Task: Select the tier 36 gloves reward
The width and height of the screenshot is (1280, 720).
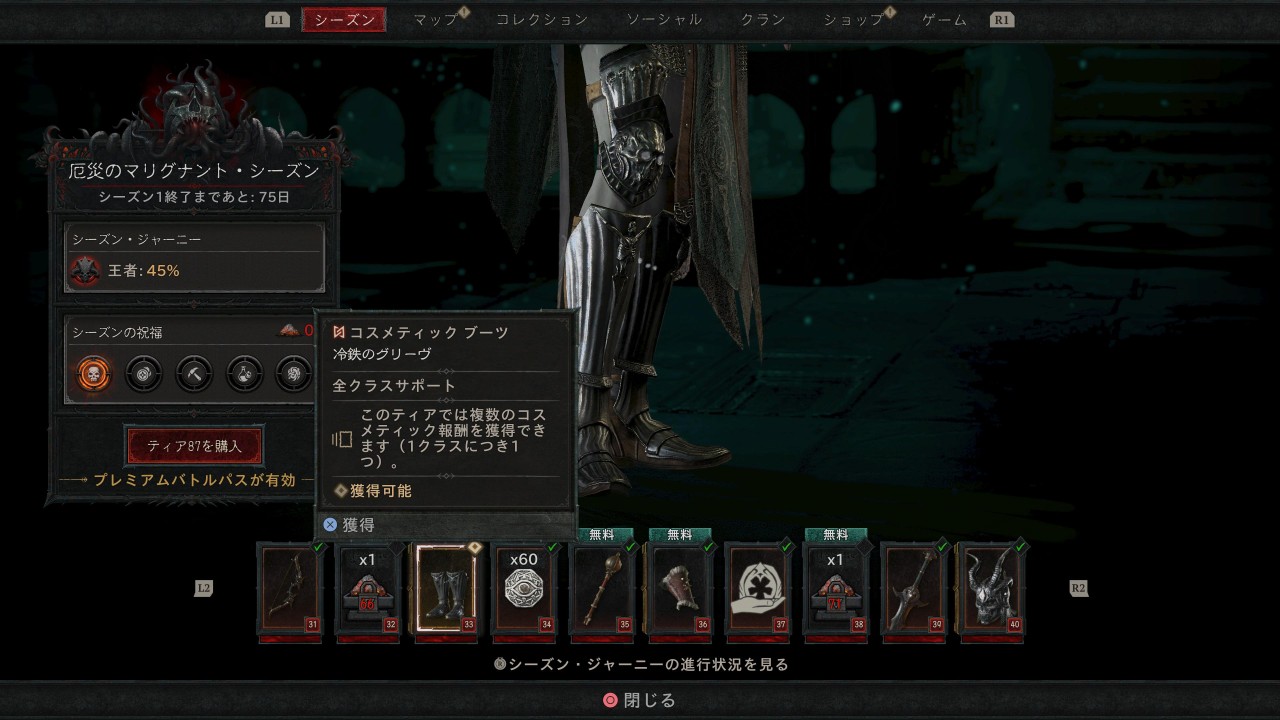Action: (680, 589)
